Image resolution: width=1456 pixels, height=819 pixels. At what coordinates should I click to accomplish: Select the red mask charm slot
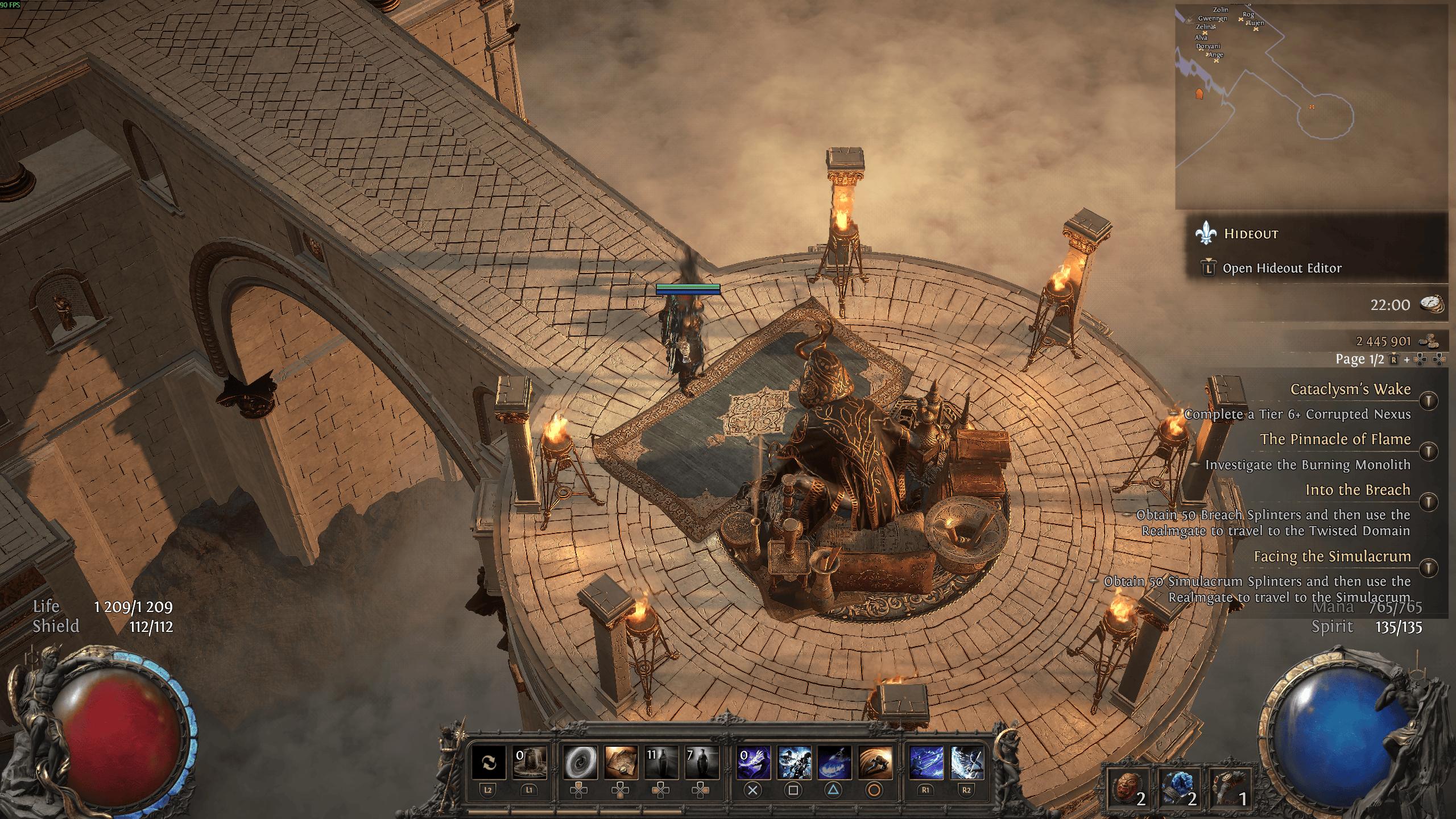pyautogui.click(x=1127, y=789)
